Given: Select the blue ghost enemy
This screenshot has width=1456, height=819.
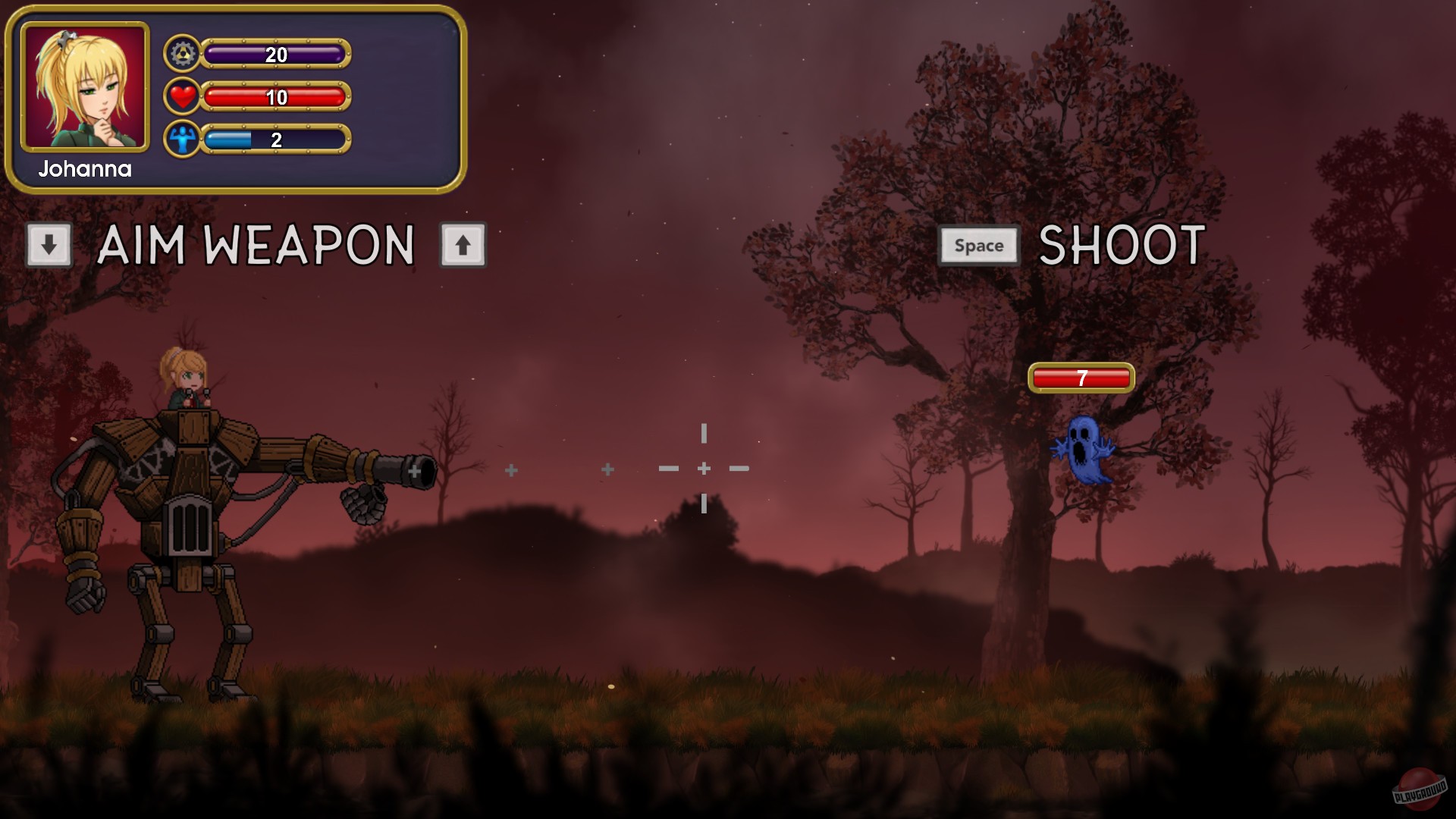Looking at the screenshot, I should 1082,450.
